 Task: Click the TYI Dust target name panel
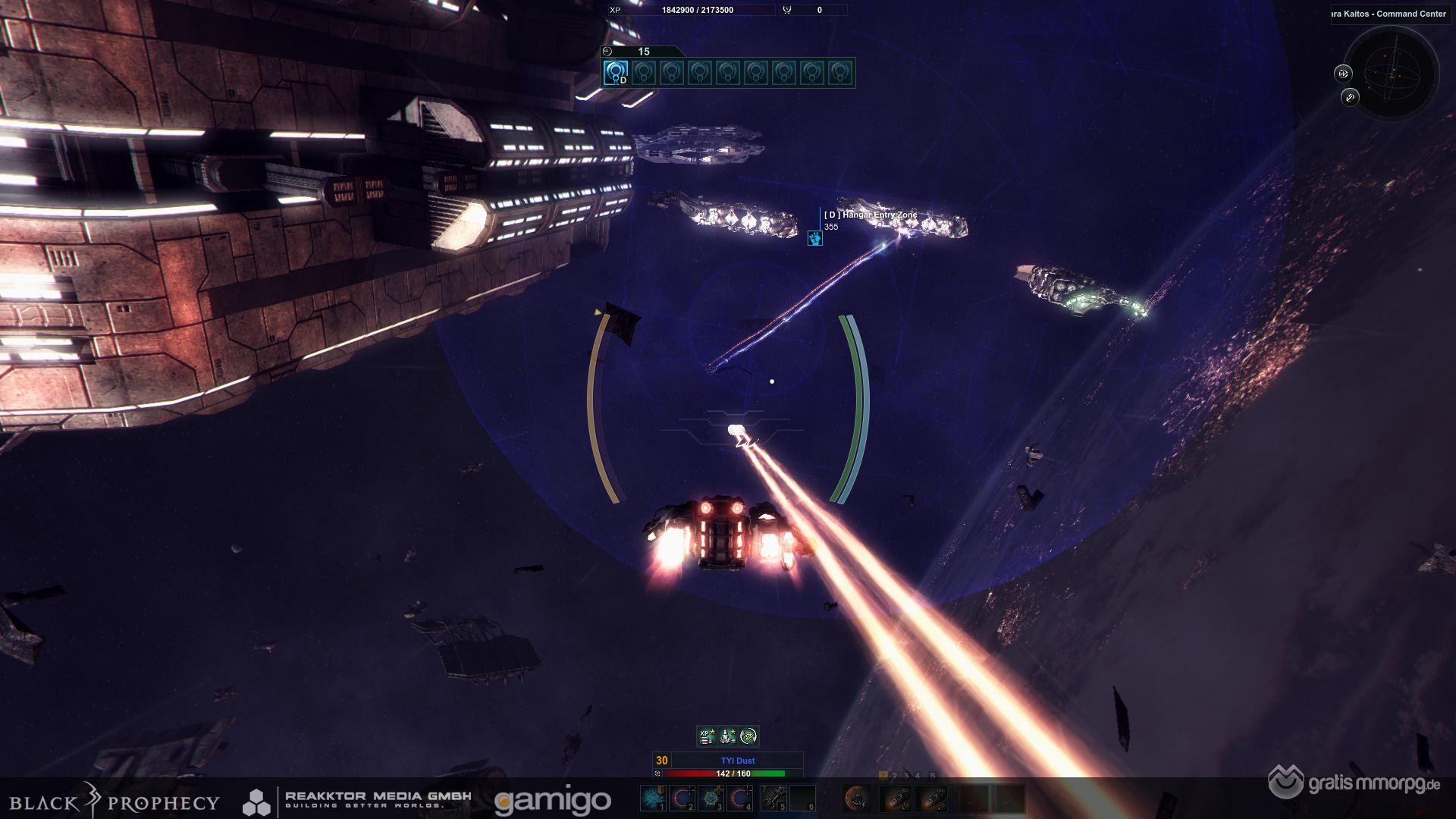coord(737,761)
